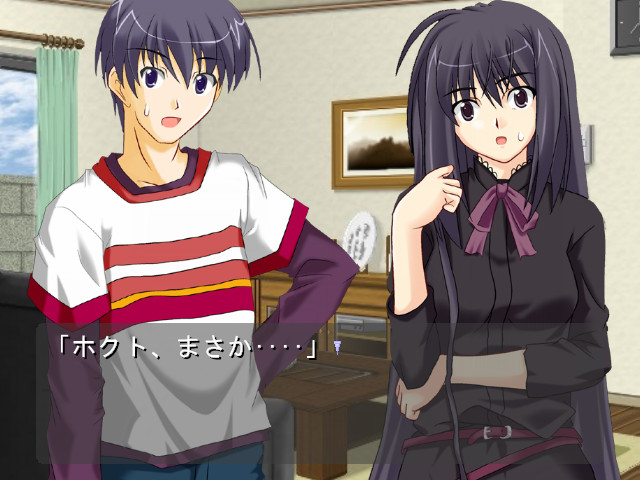640x480 pixels.
Task: Click the purple continue indicator after the dialogue
Action: pyautogui.click(x=339, y=347)
